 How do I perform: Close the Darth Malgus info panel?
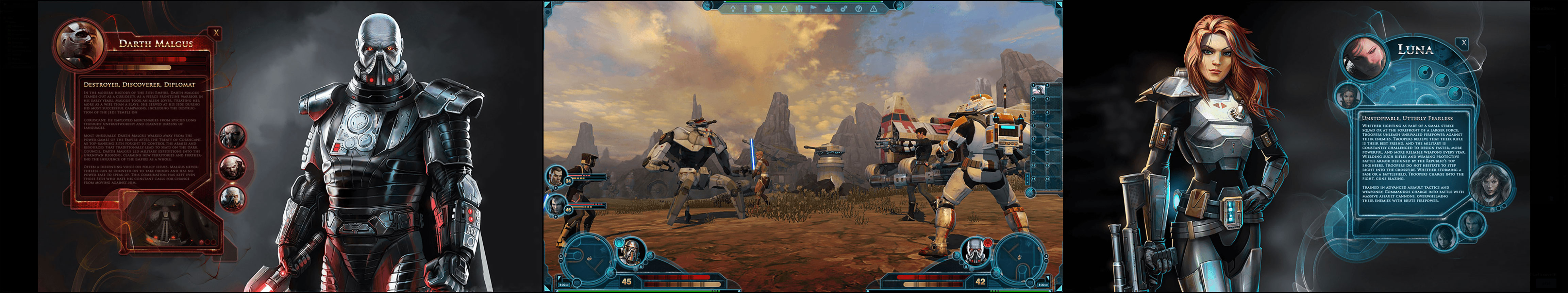pos(216,32)
